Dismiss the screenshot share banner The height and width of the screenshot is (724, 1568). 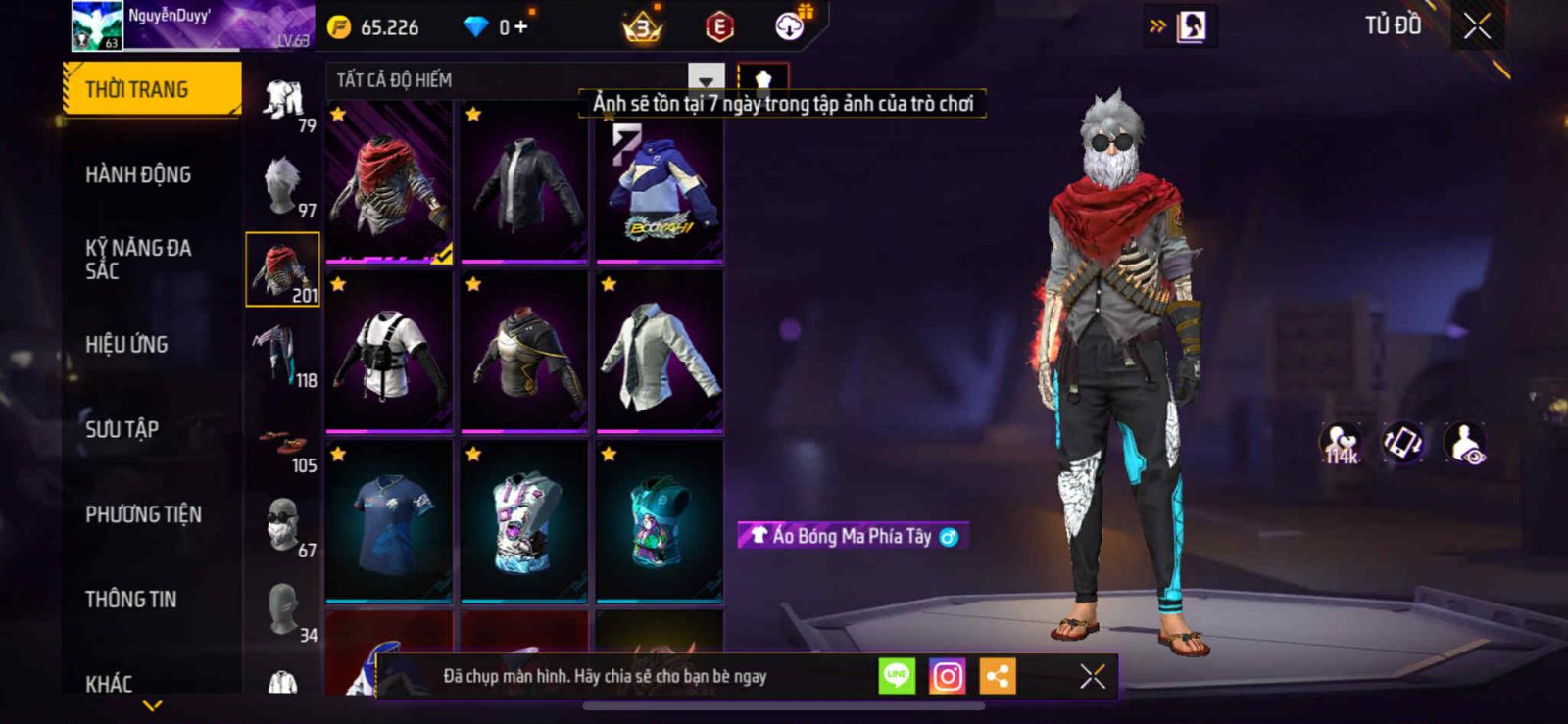1092,676
